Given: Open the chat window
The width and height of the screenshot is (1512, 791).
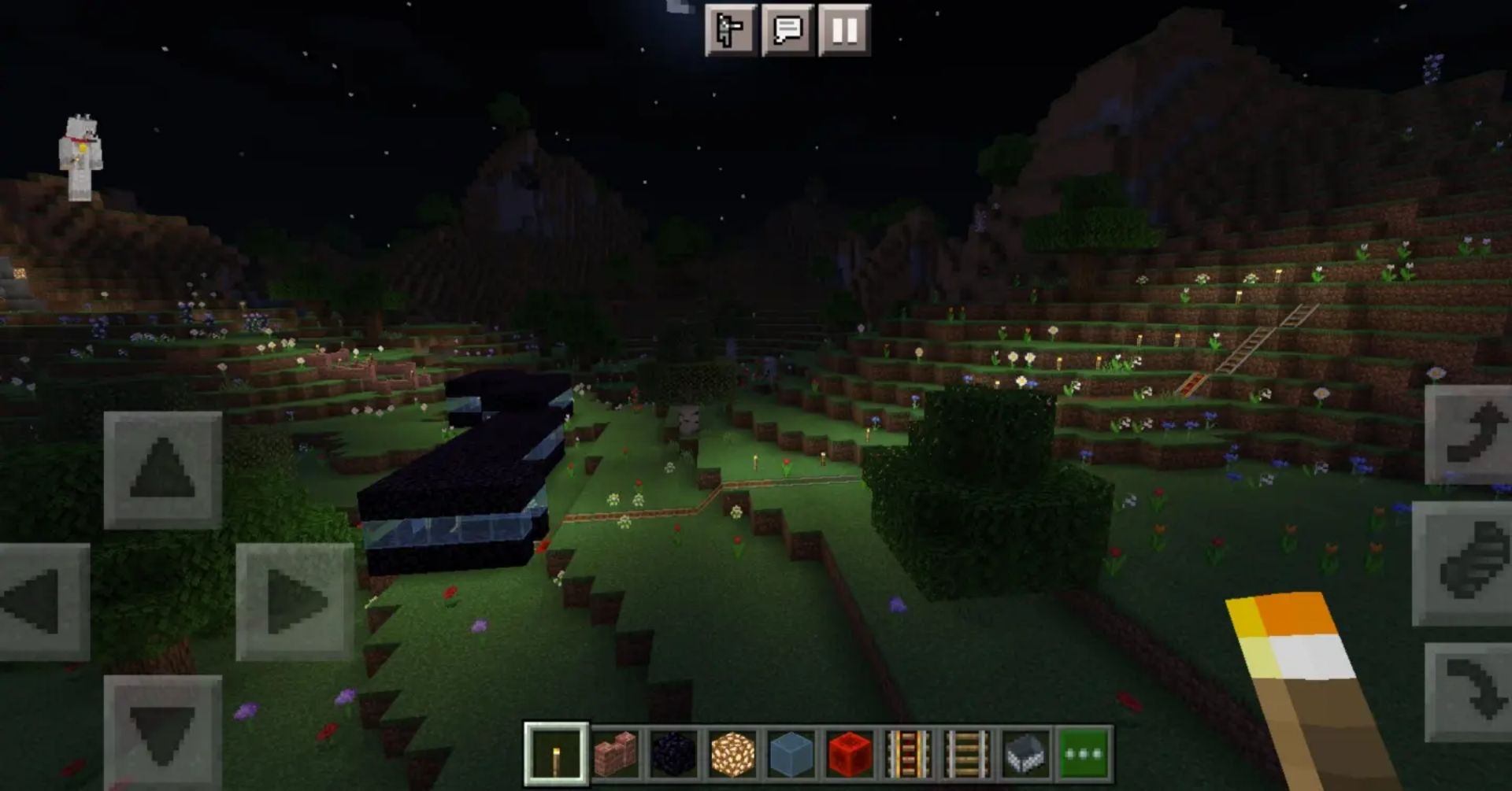Looking at the screenshot, I should pyautogui.click(x=787, y=30).
